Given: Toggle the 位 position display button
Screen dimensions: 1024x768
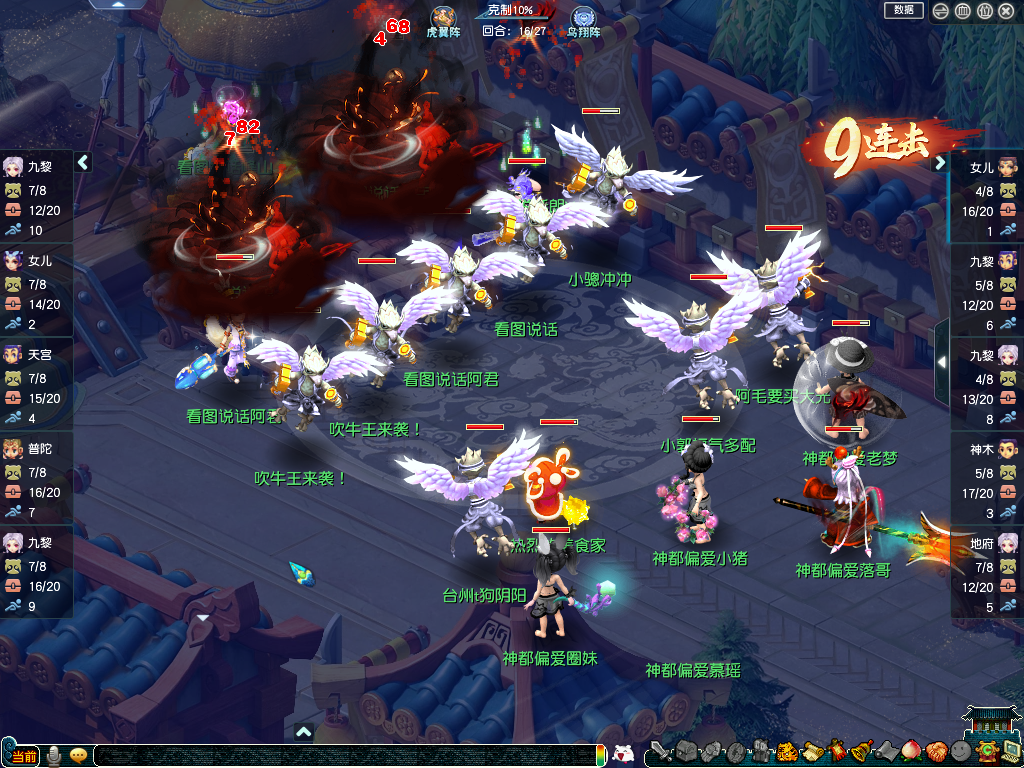Looking at the screenshot, I should click(984, 11).
